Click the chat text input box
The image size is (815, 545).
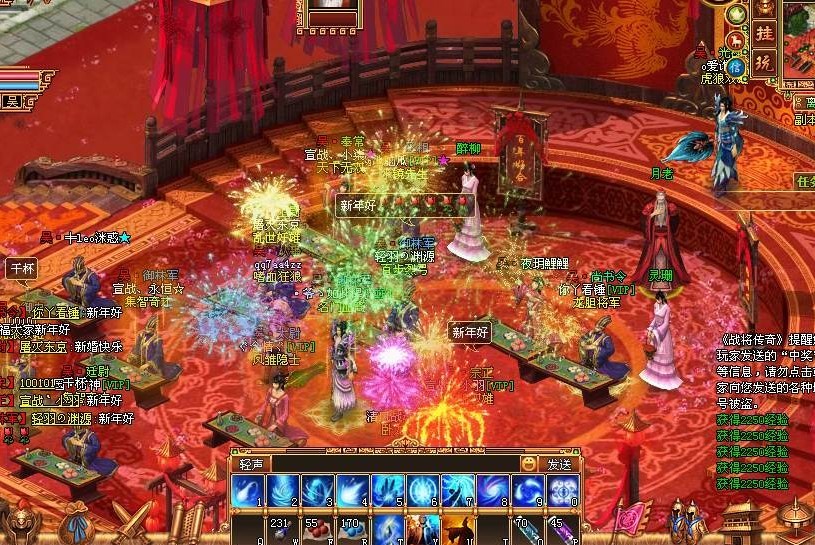[395, 464]
